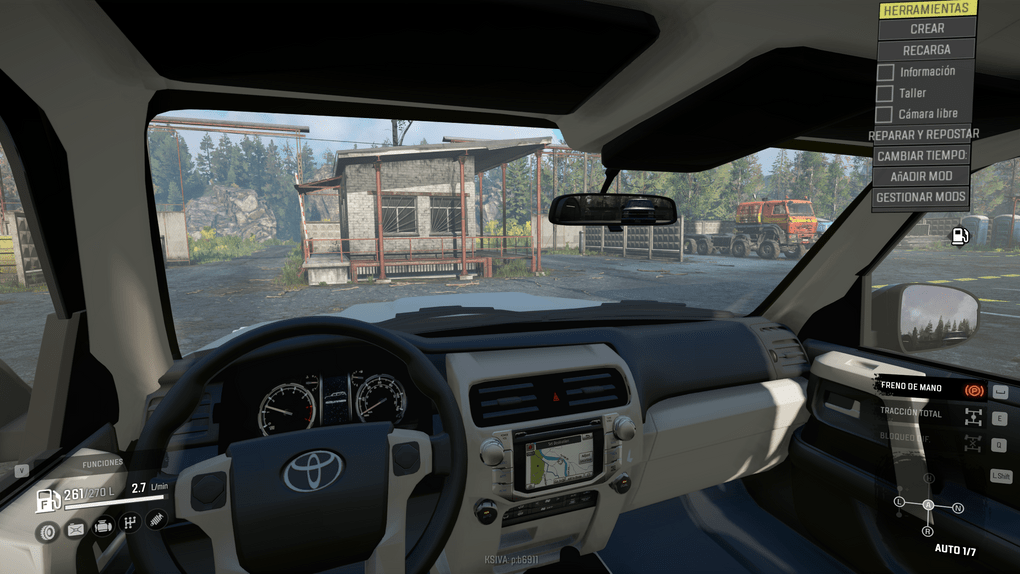Open GESTIONAR MODS
1020x574 pixels.
pos(921,197)
